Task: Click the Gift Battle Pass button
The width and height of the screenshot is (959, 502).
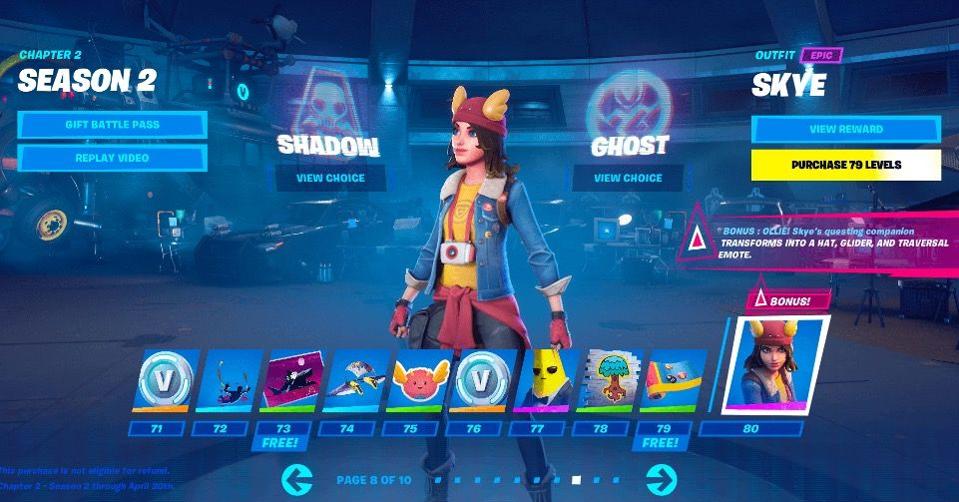Action: tap(112, 125)
